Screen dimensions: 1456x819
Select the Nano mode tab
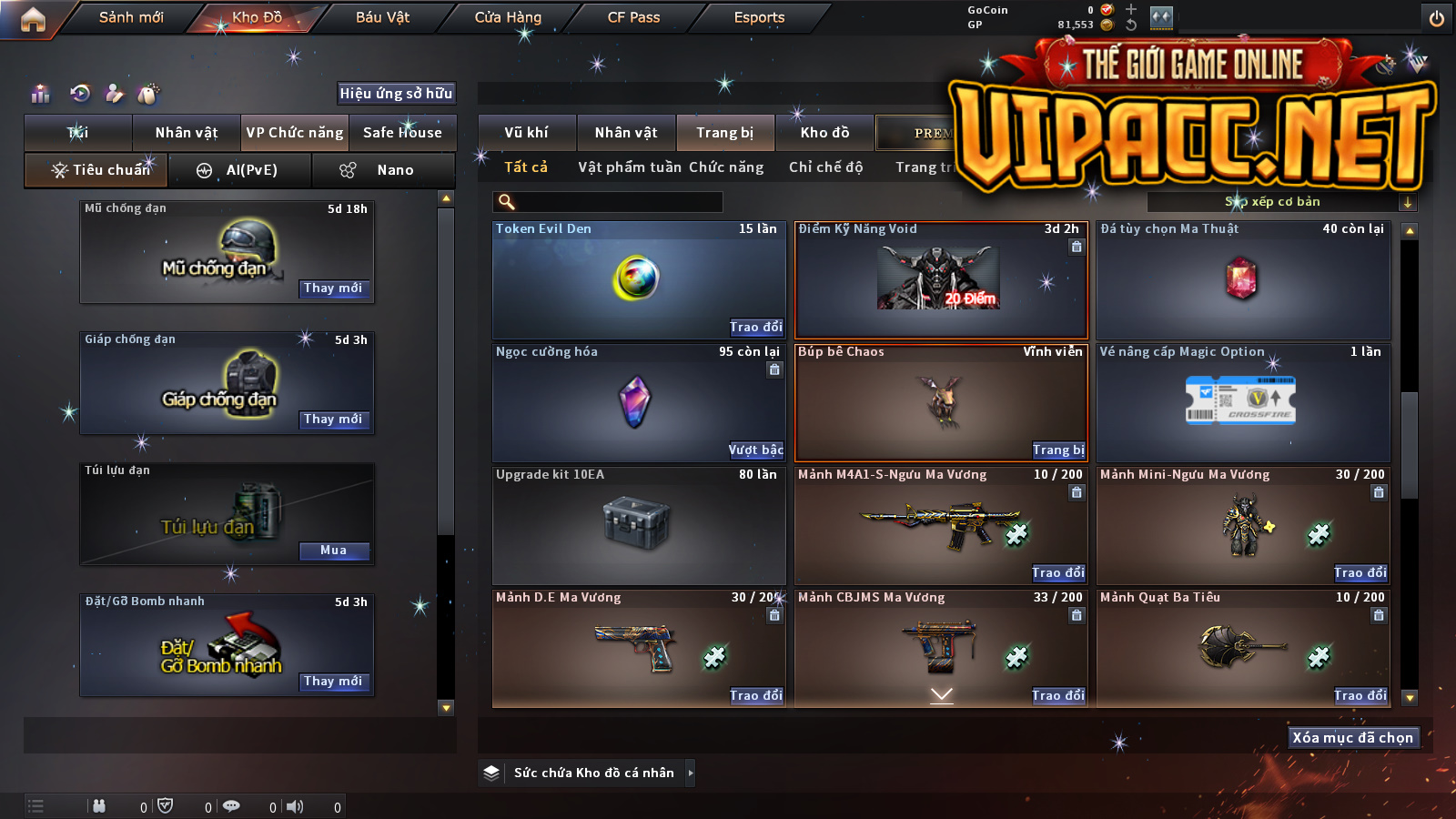tap(383, 170)
